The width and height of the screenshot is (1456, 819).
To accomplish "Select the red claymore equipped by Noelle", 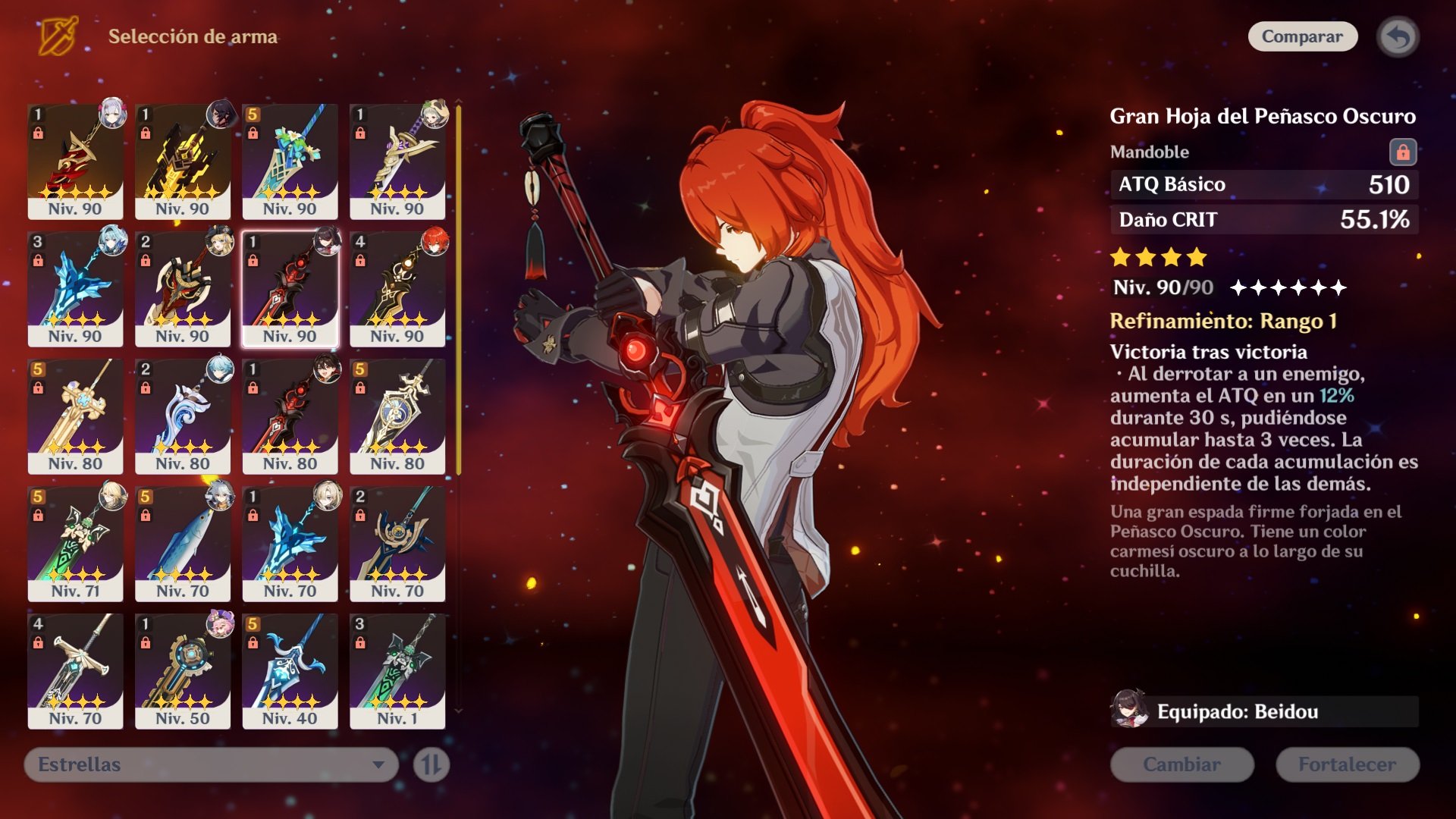I will pyautogui.click(x=75, y=161).
